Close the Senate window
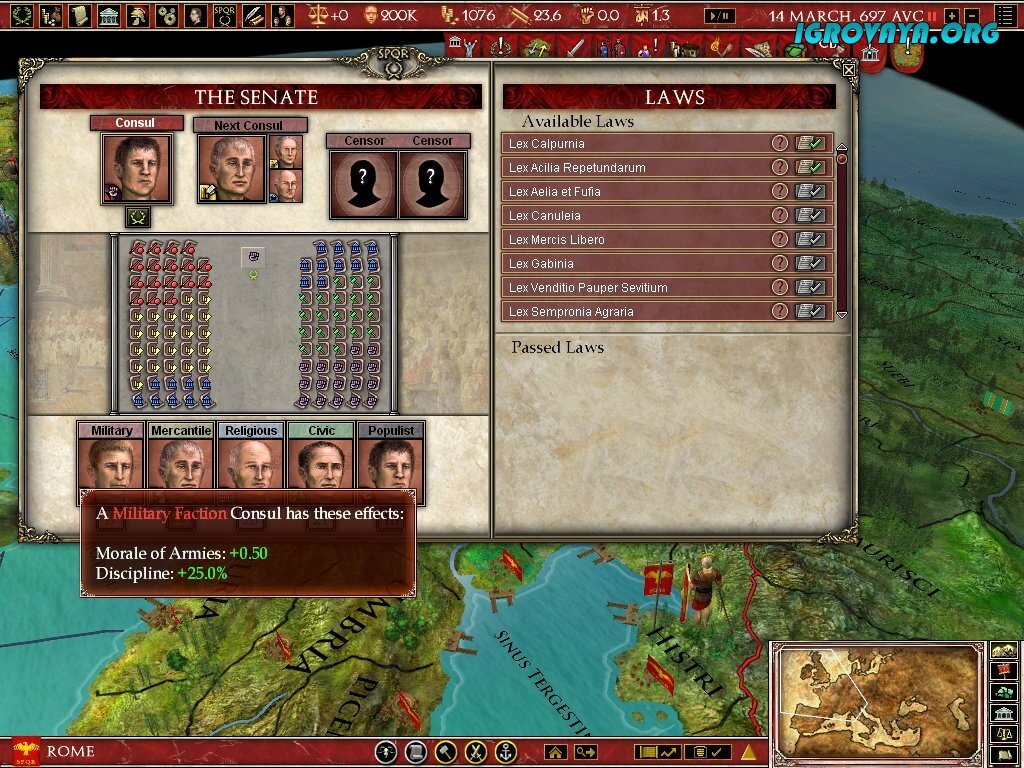This screenshot has height=768, width=1024. point(849,70)
